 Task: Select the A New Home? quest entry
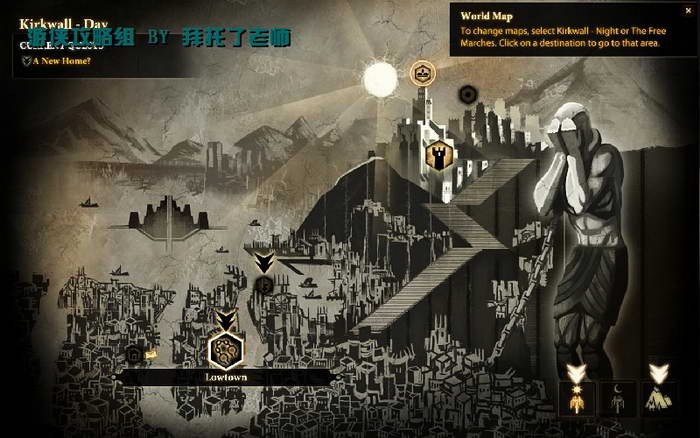pos(60,61)
